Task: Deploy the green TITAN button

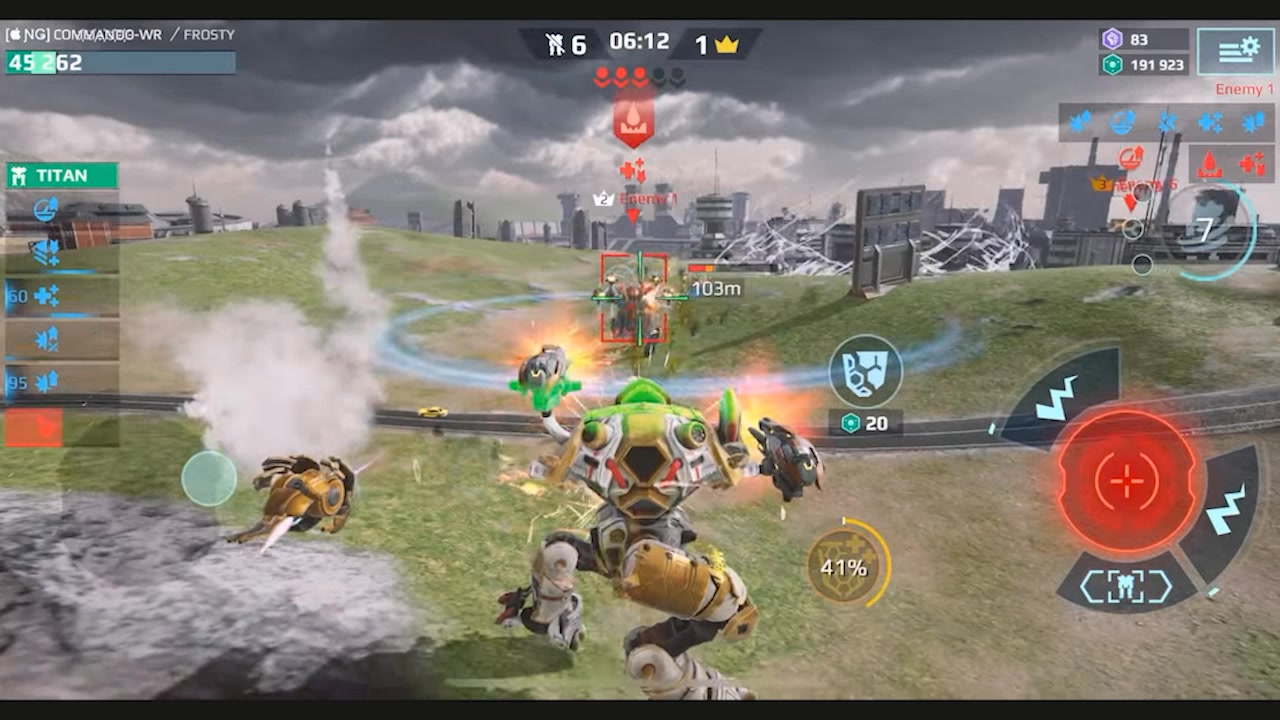Action: (62, 176)
